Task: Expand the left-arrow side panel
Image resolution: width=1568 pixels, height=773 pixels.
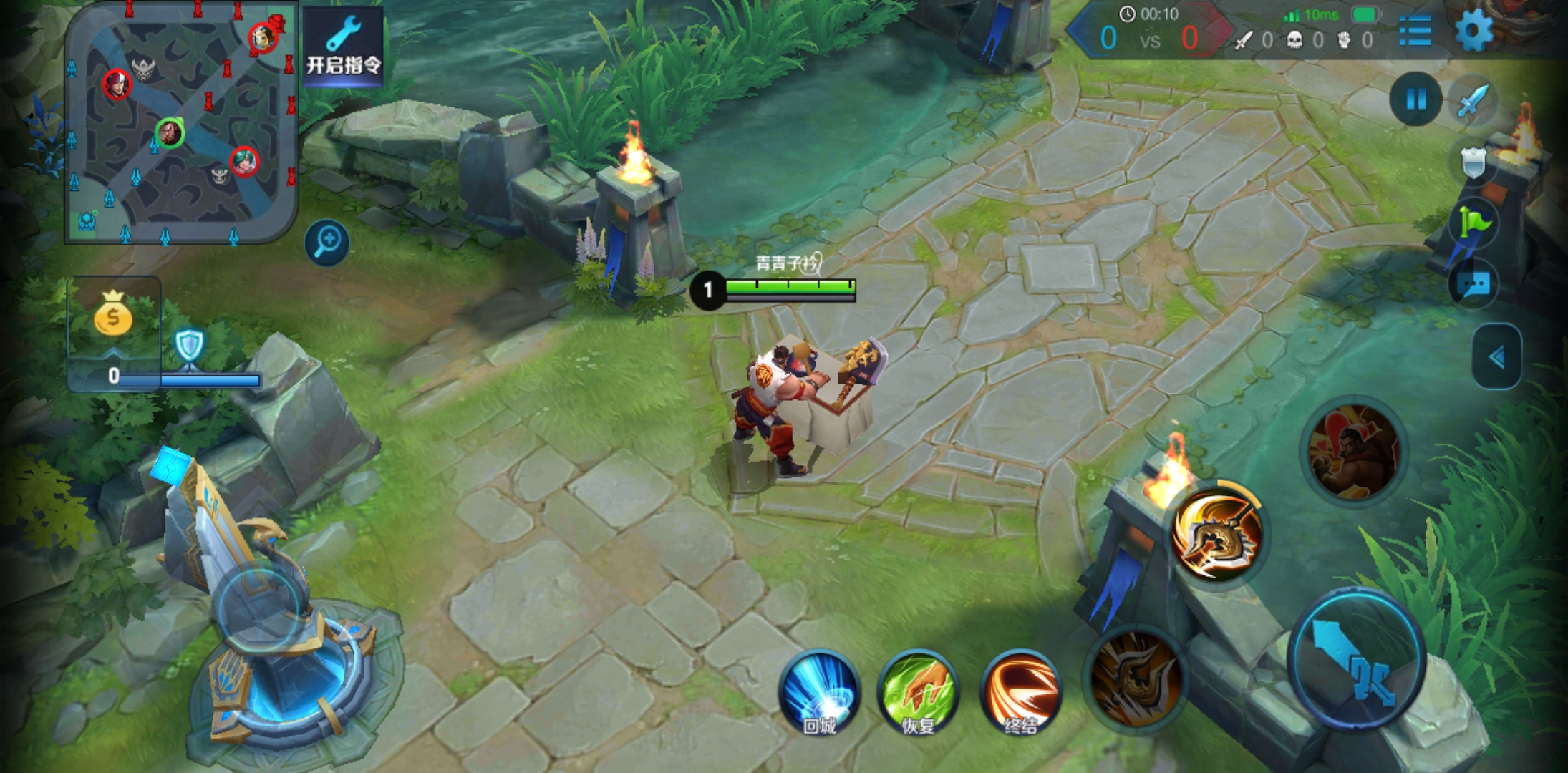Action: pyautogui.click(x=1496, y=357)
